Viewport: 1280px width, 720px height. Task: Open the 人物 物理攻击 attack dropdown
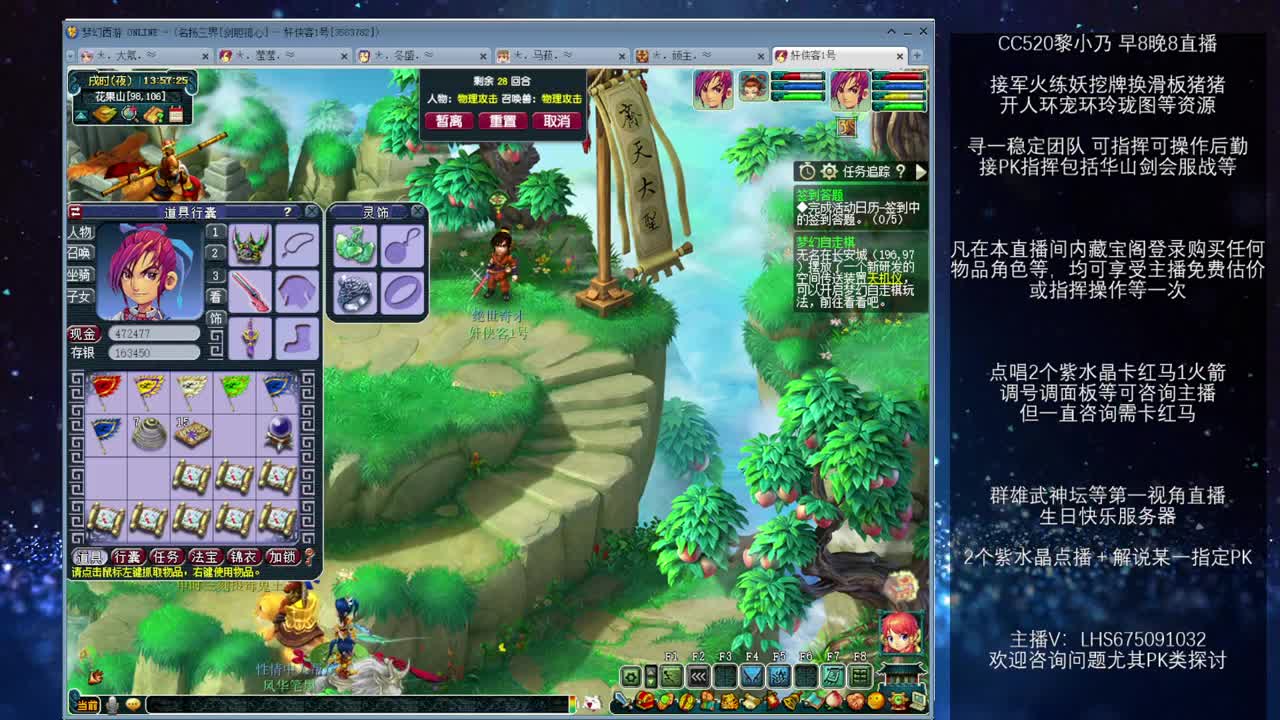(x=477, y=99)
